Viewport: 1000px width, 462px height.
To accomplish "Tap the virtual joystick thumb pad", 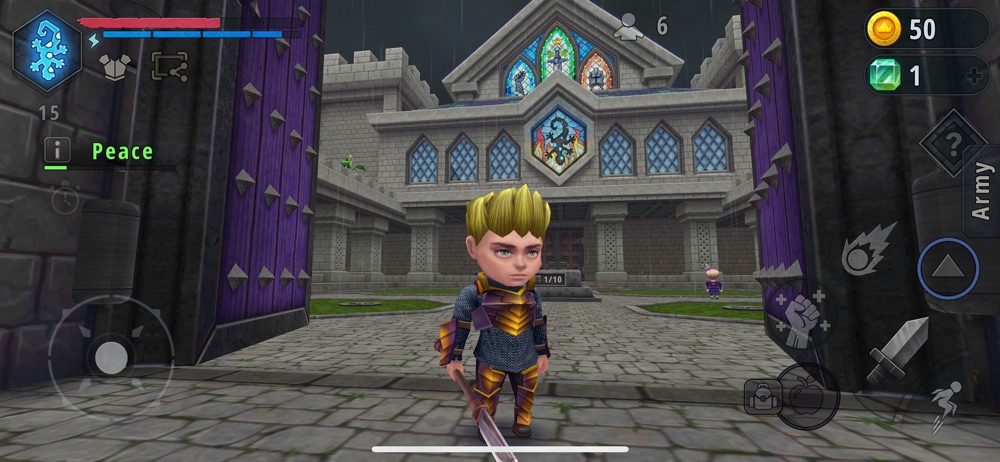I will click(x=111, y=357).
